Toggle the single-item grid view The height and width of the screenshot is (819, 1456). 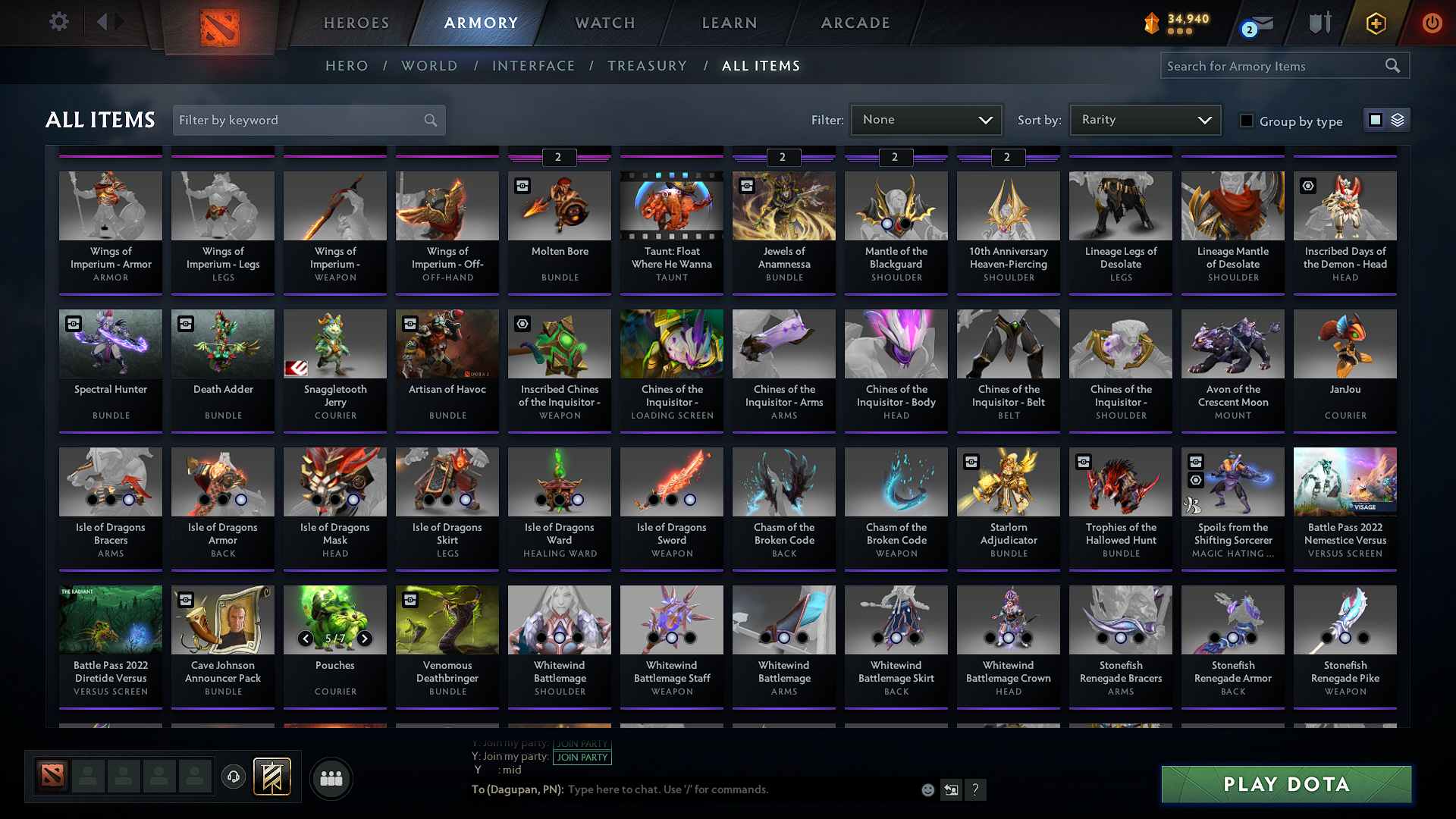(1375, 120)
